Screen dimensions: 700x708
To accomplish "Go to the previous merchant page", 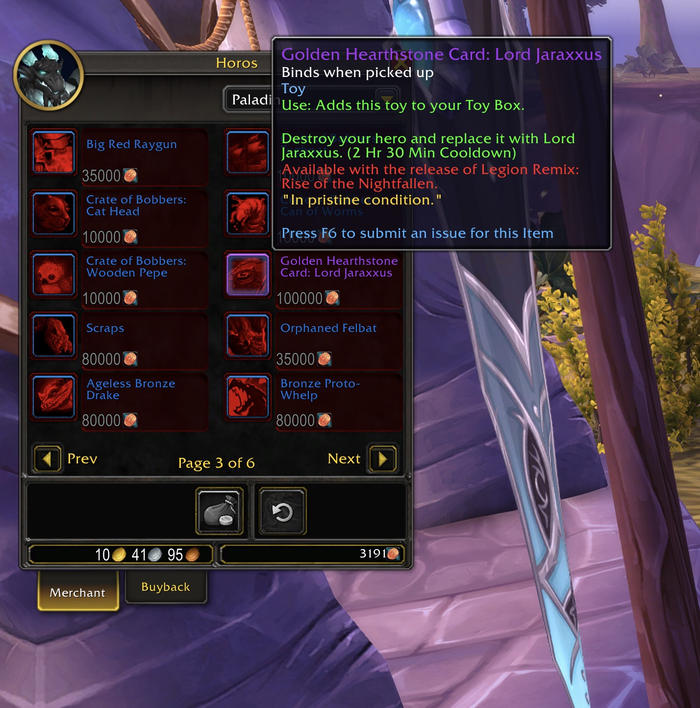I will [48, 459].
